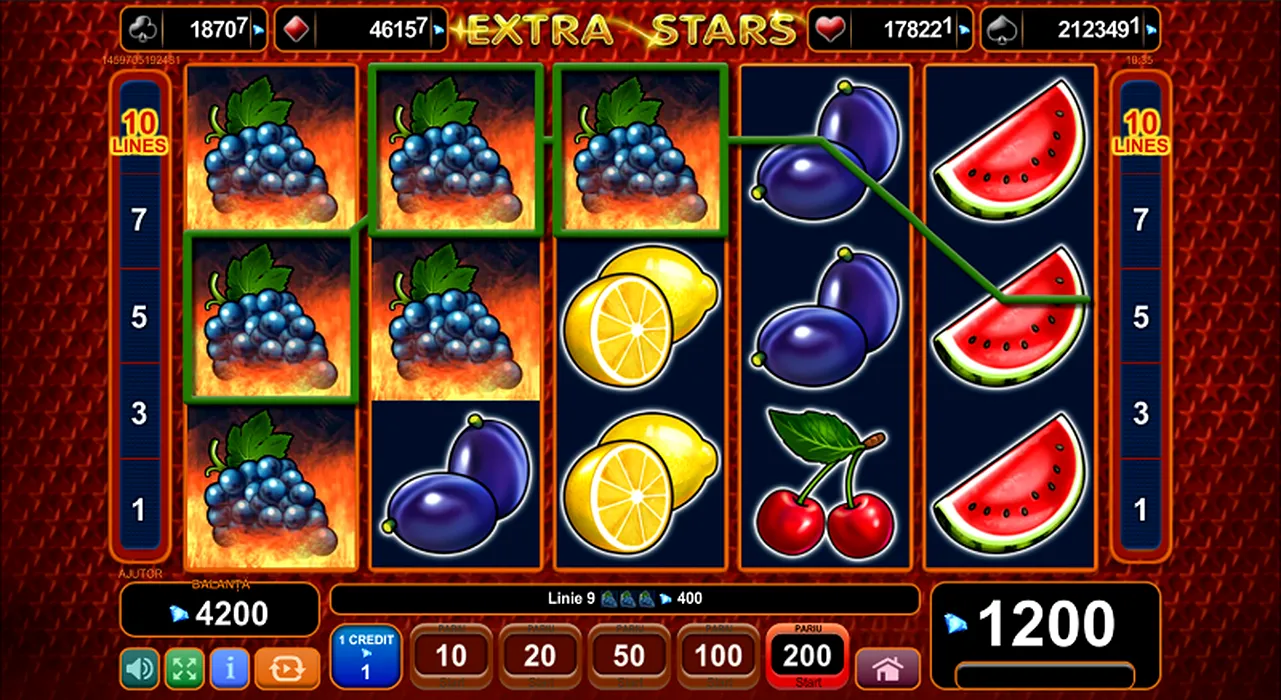Change the 1 Credit denomination button
The image size is (1281, 700).
pos(365,657)
